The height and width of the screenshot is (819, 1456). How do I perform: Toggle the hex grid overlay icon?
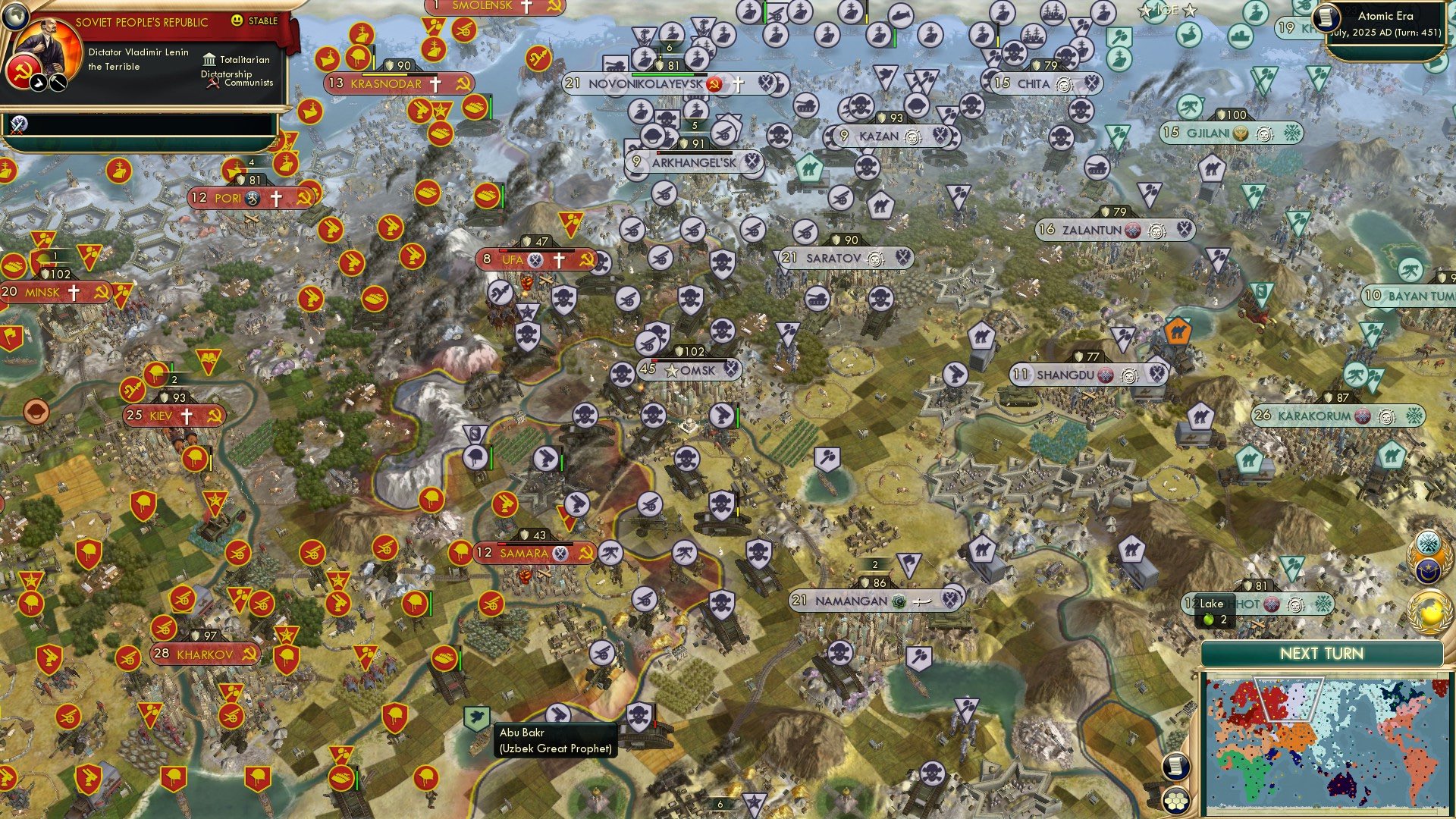(1176, 802)
